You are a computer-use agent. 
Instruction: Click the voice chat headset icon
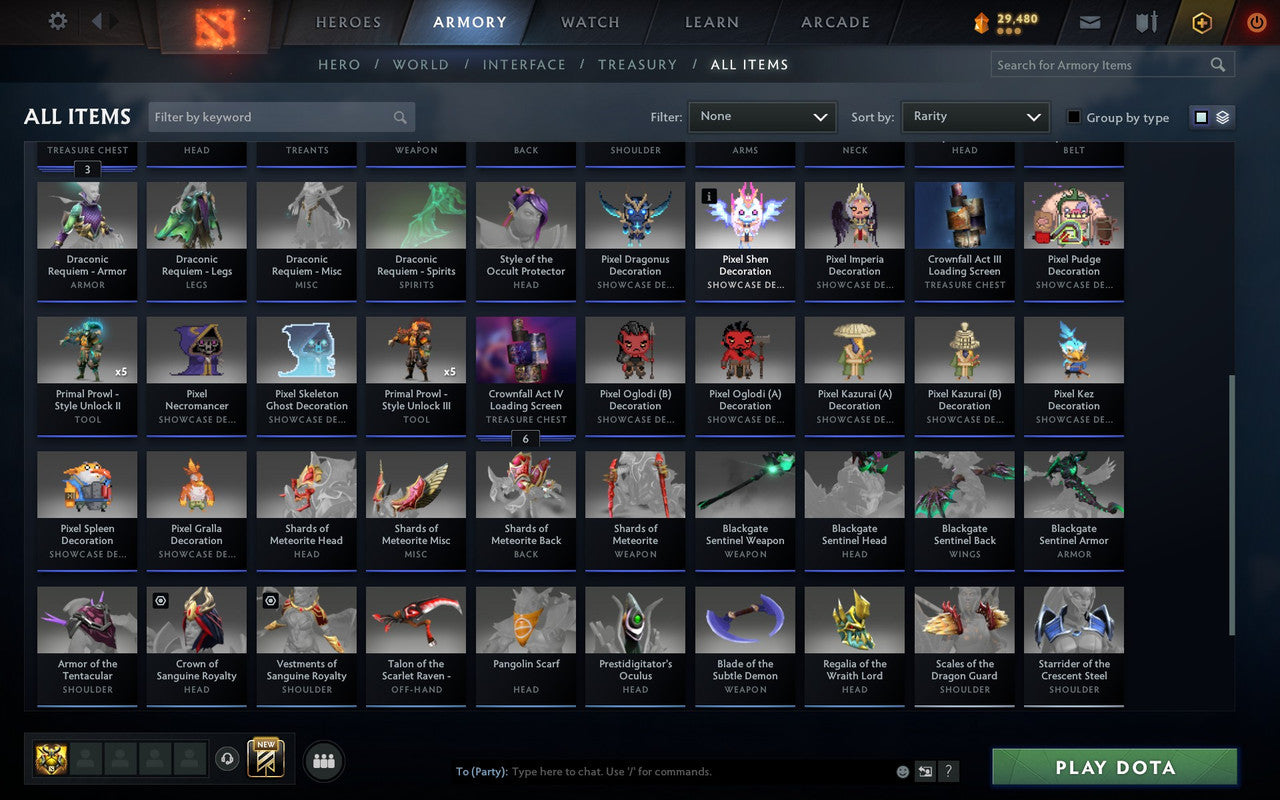coord(227,760)
